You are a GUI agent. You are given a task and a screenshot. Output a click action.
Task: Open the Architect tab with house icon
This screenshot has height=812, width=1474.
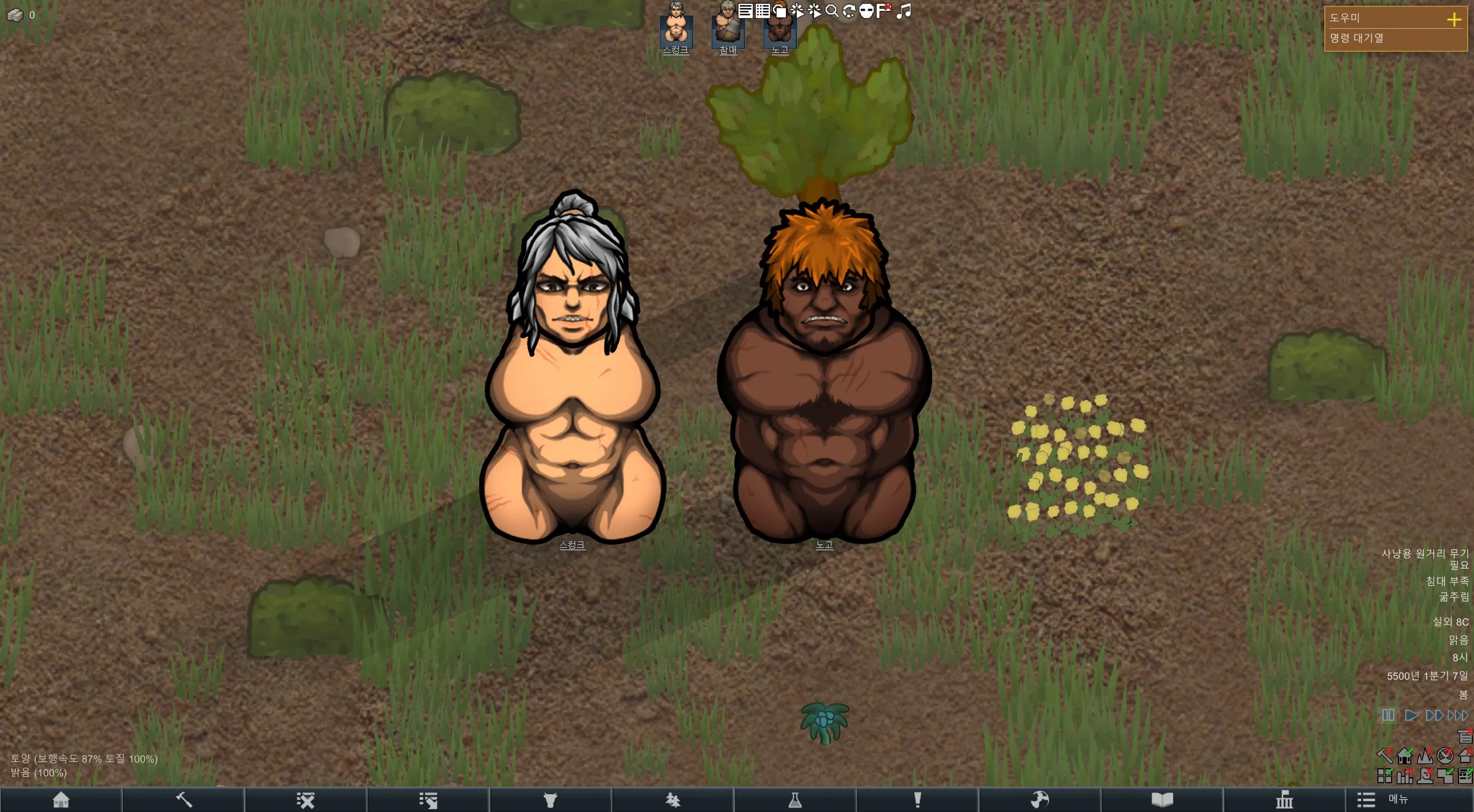(x=61, y=800)
